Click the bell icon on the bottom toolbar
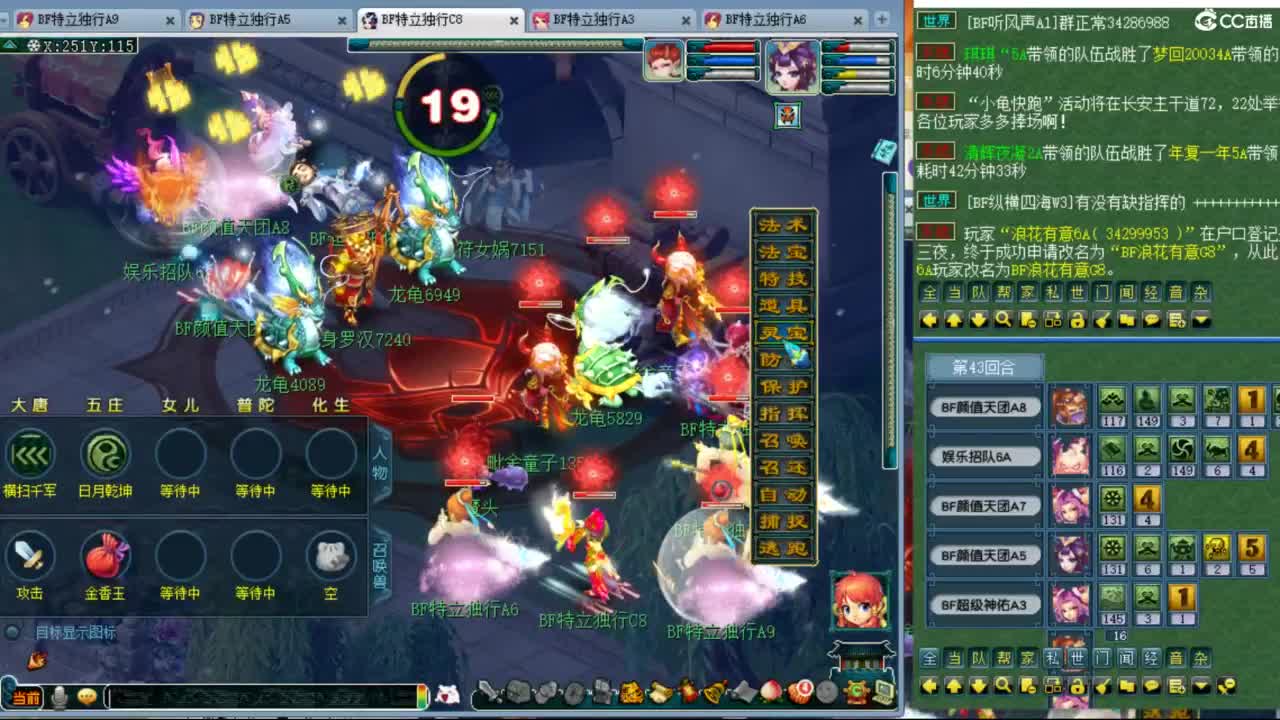The height and width of the screenshot is (720, 1280). click(x=713, y=692)
